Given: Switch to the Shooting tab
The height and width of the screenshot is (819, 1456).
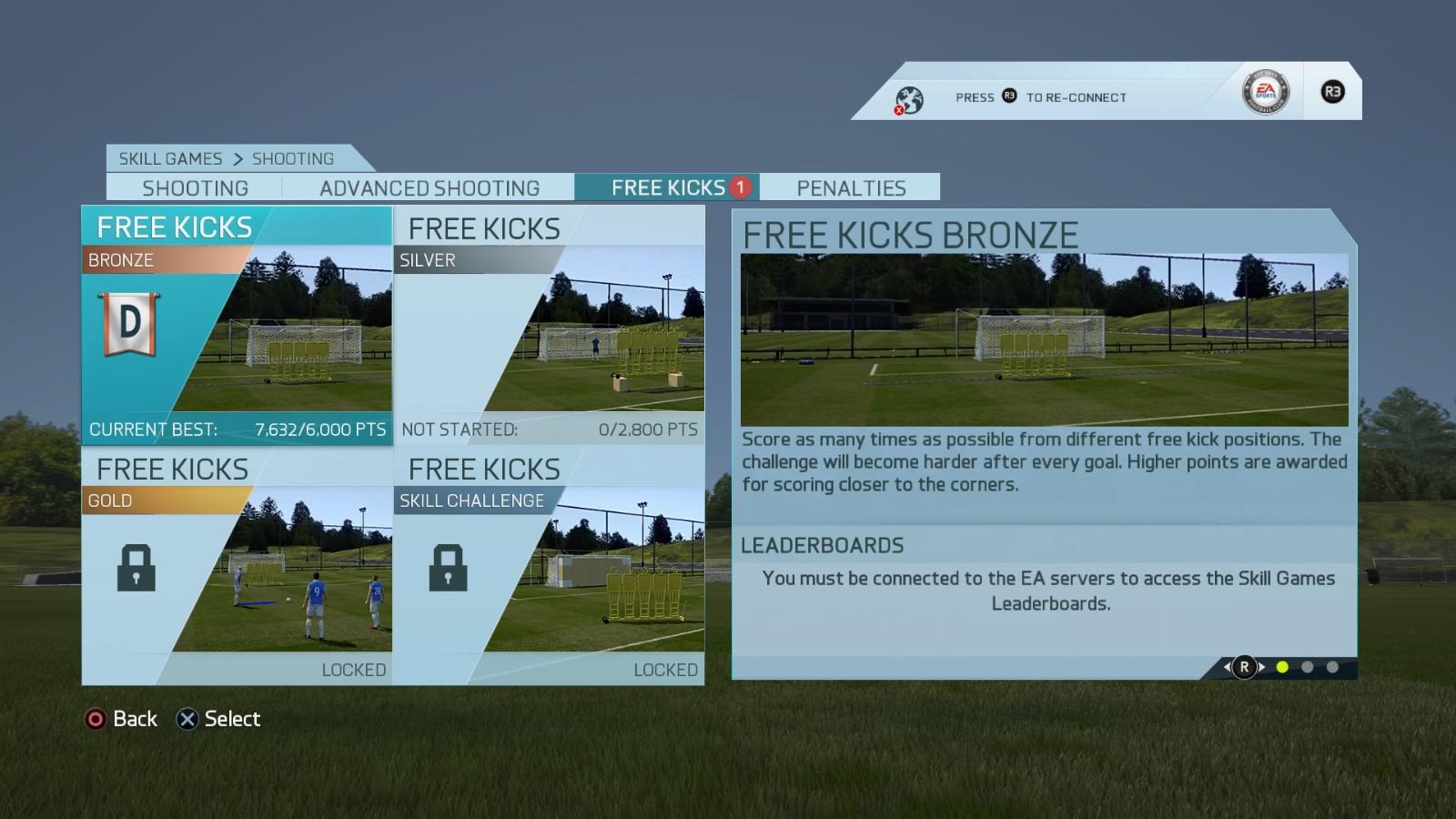Looking at the screenshot, I should [x=195, y=187].
